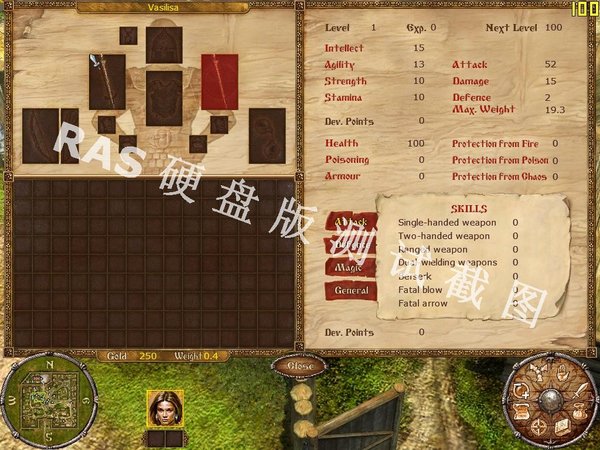The image size is (600, 450).
Task: Pick the Fatal arrow skill row
Action: [x=422, y=303]
